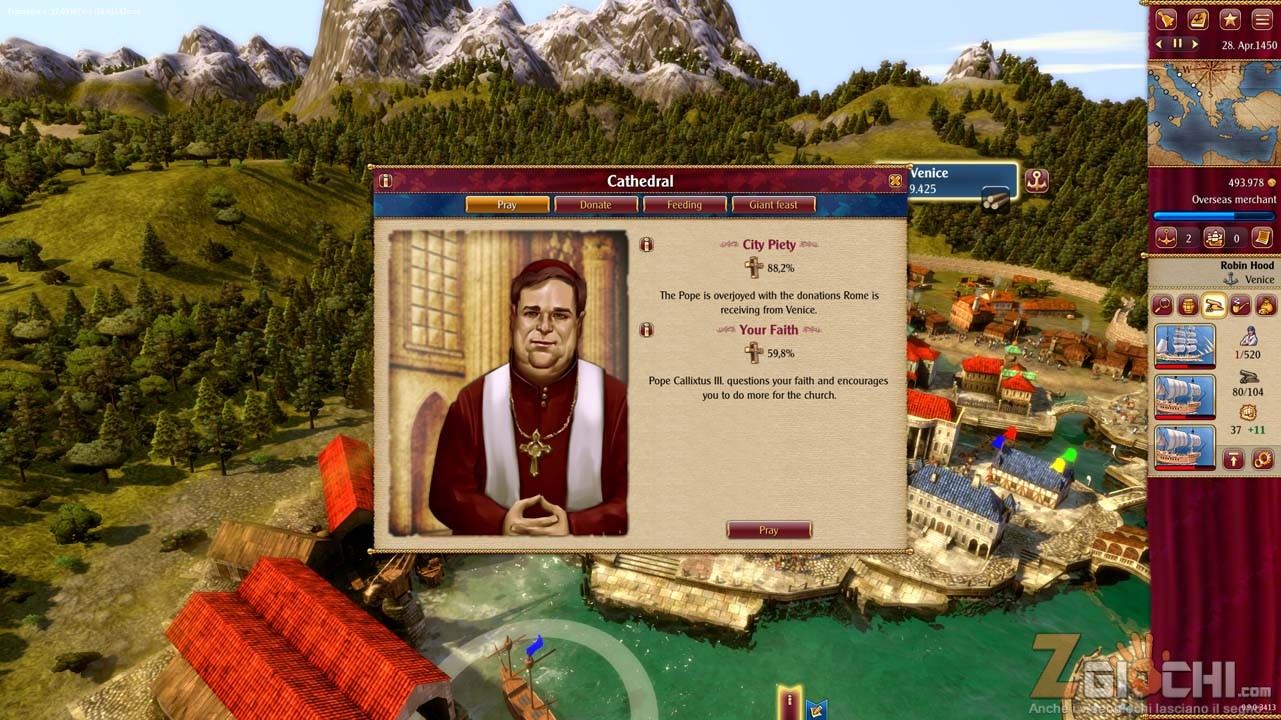The height and width of the screenshot is (720, 1281).
Task: Click the anchor button beside Venice
Action: (x=1038, y=182)
